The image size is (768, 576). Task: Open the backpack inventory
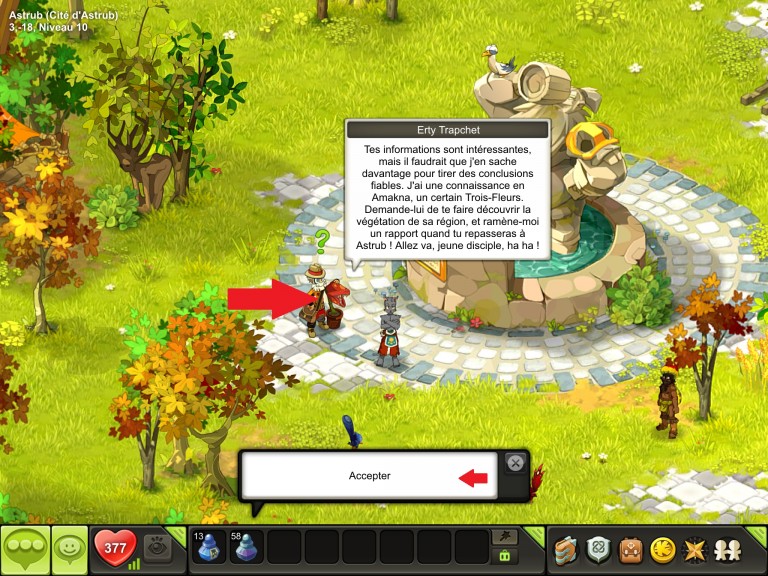[x=630, y=549]
